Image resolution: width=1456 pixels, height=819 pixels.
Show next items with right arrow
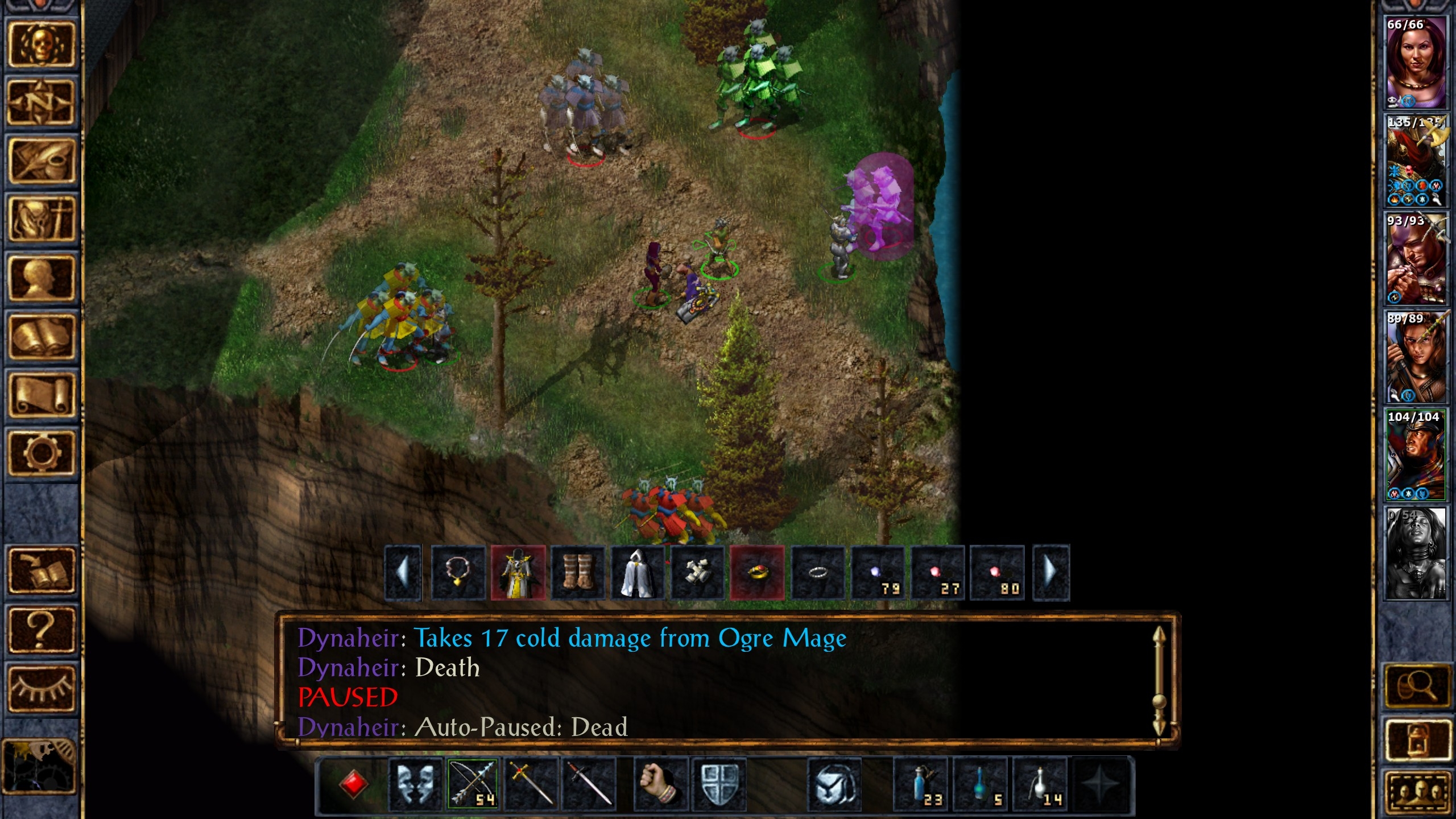(x=1050, y=573)
